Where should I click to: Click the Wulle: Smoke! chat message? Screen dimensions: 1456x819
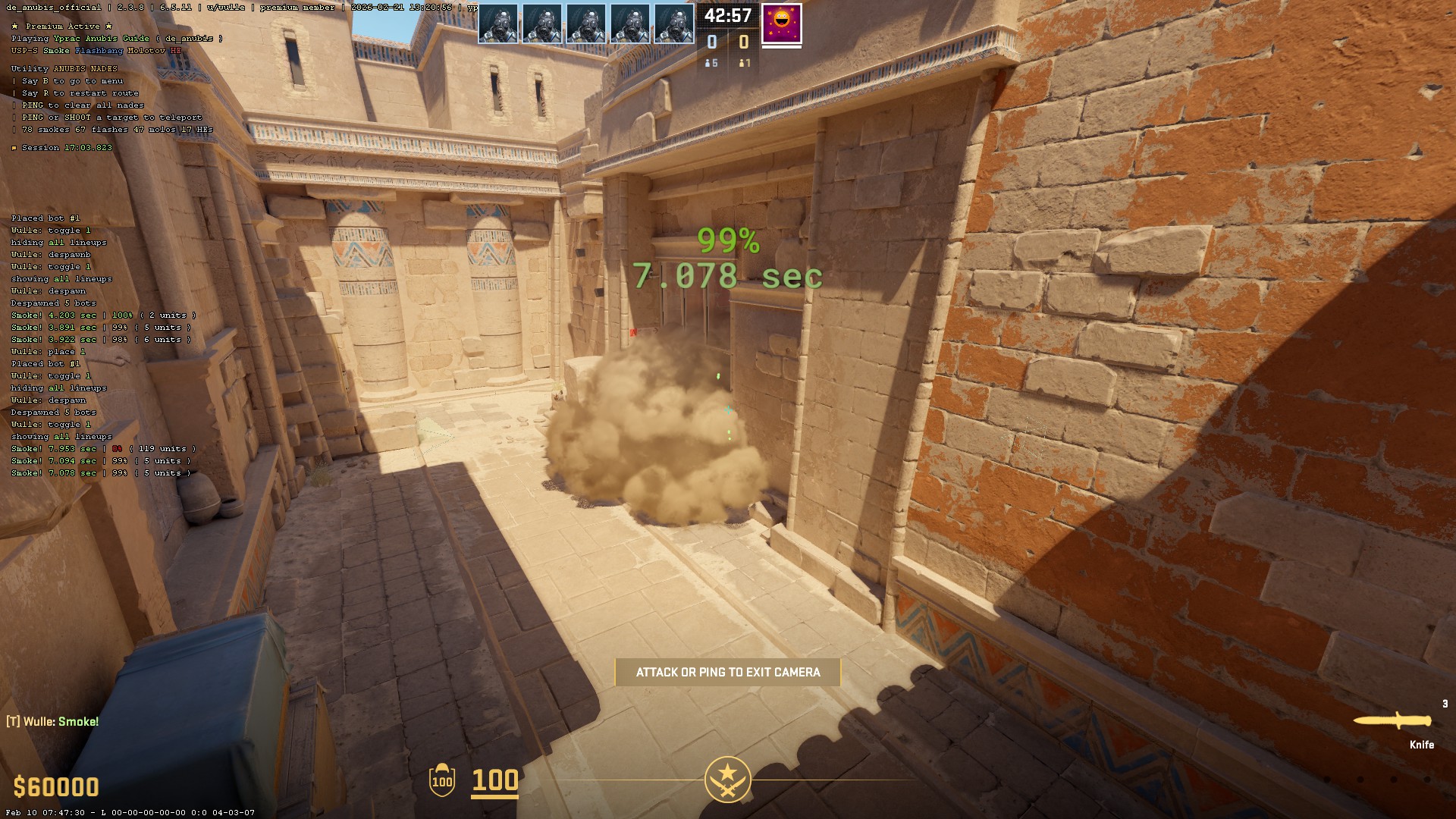click(53, 722)
